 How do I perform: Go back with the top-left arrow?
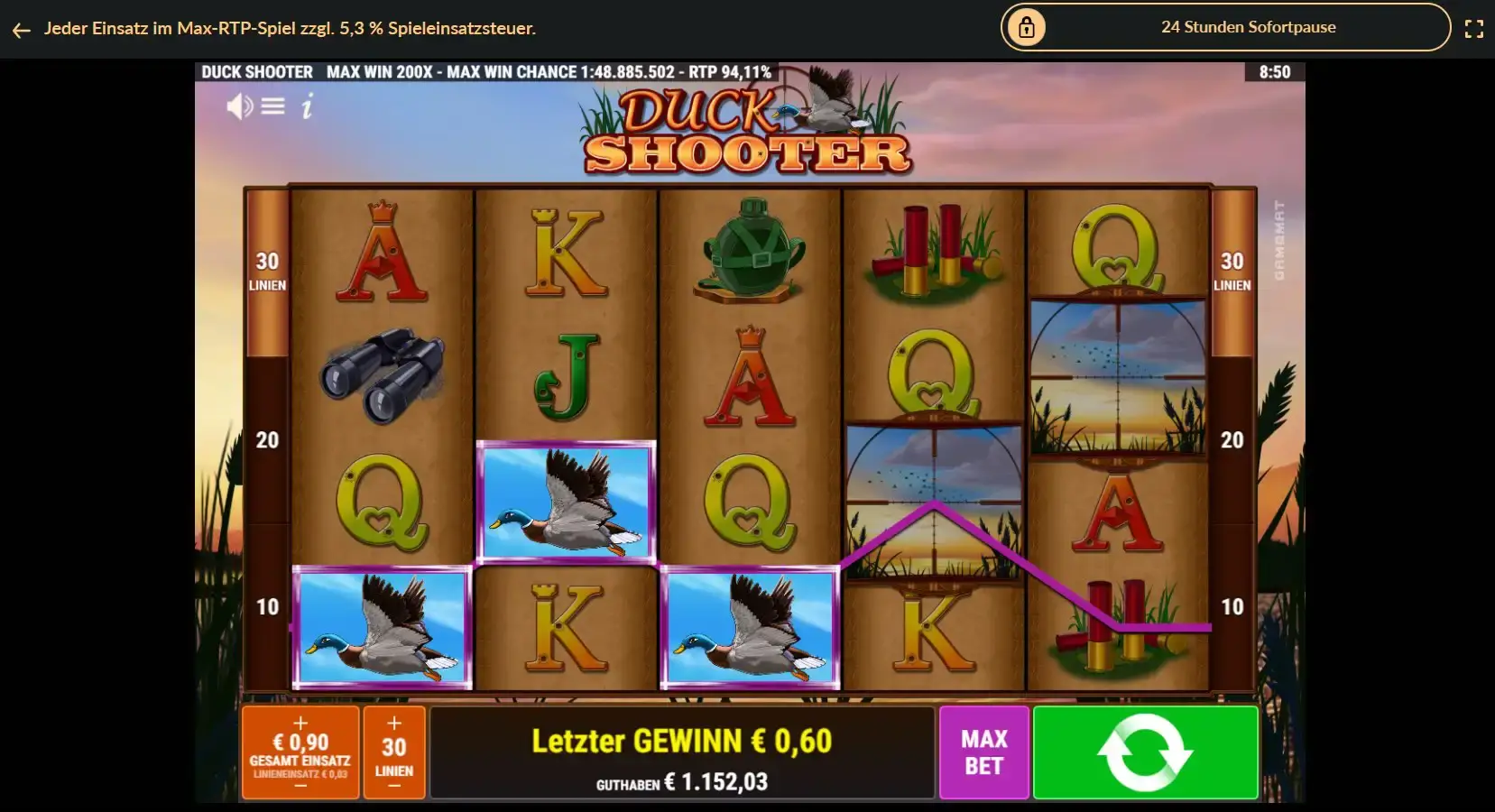[22, 30]
